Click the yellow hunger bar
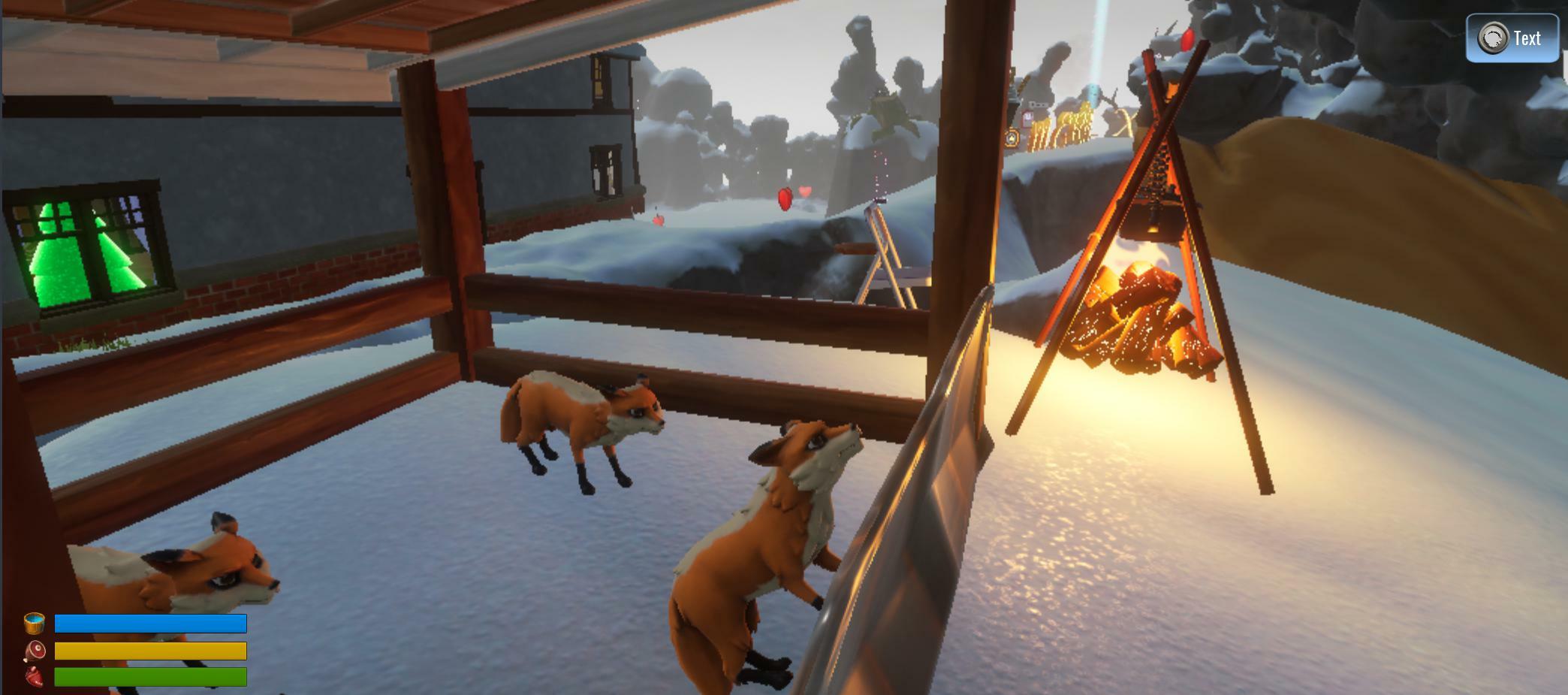 click(150, 651)
